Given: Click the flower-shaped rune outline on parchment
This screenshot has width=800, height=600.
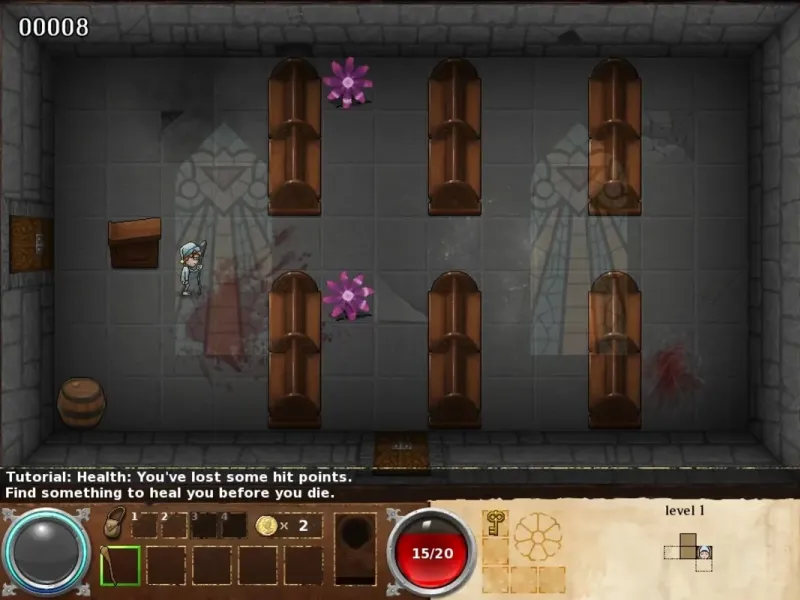Looking at the screenshot, I should point(538,536).
